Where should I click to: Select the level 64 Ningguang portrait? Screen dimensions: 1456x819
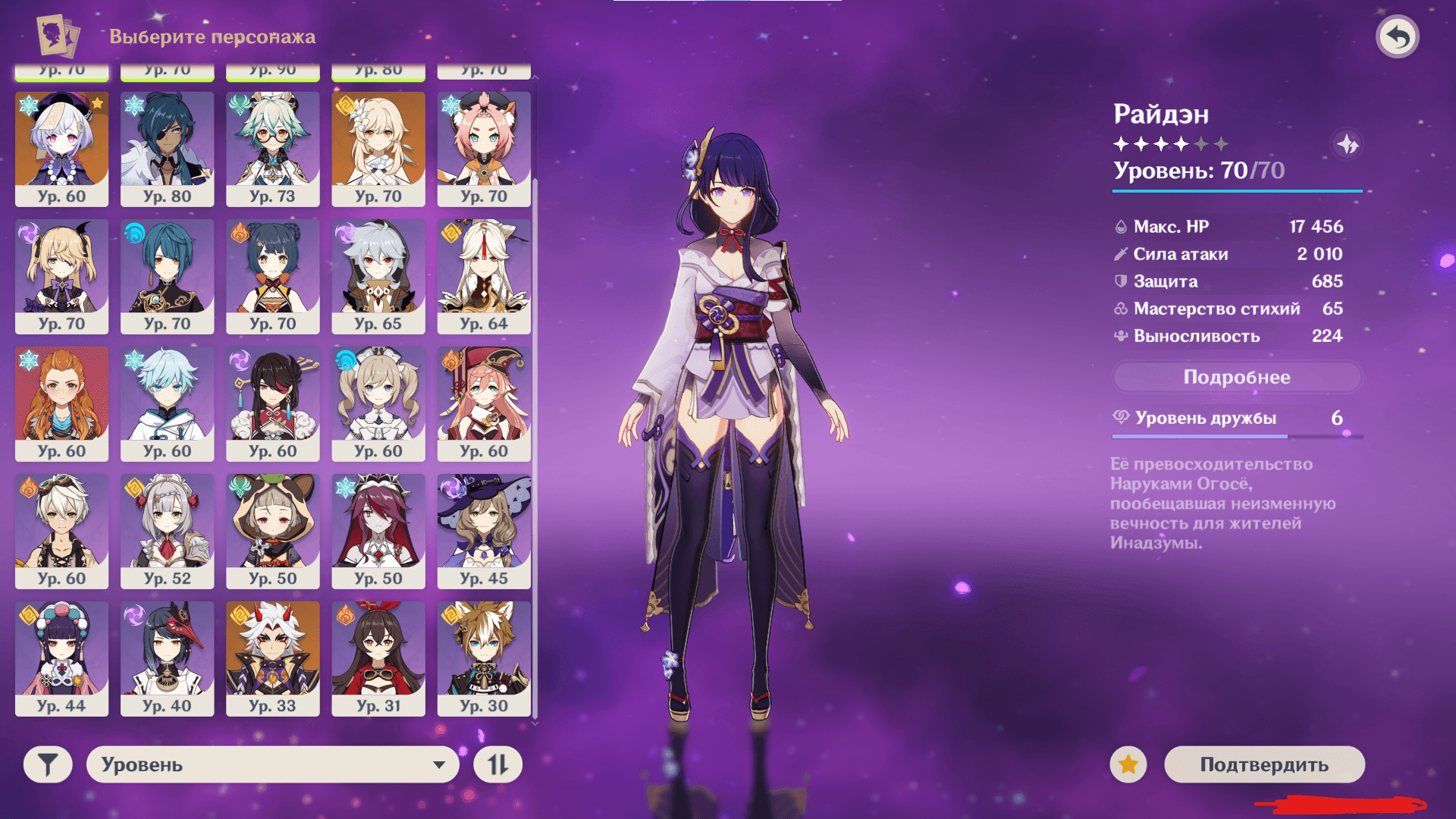point(484,276)
